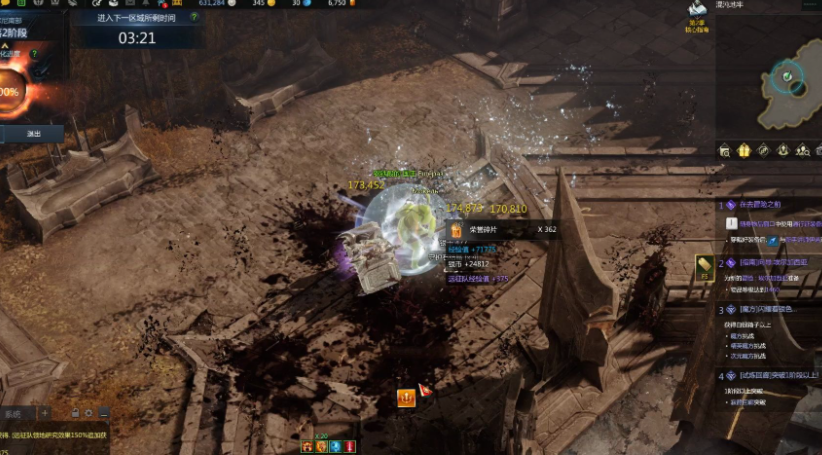The width and height of the screenshot is (822, 455).
Task: Add a new chat tab with plus
Action: pyautogui.click(x=45, y=413)
